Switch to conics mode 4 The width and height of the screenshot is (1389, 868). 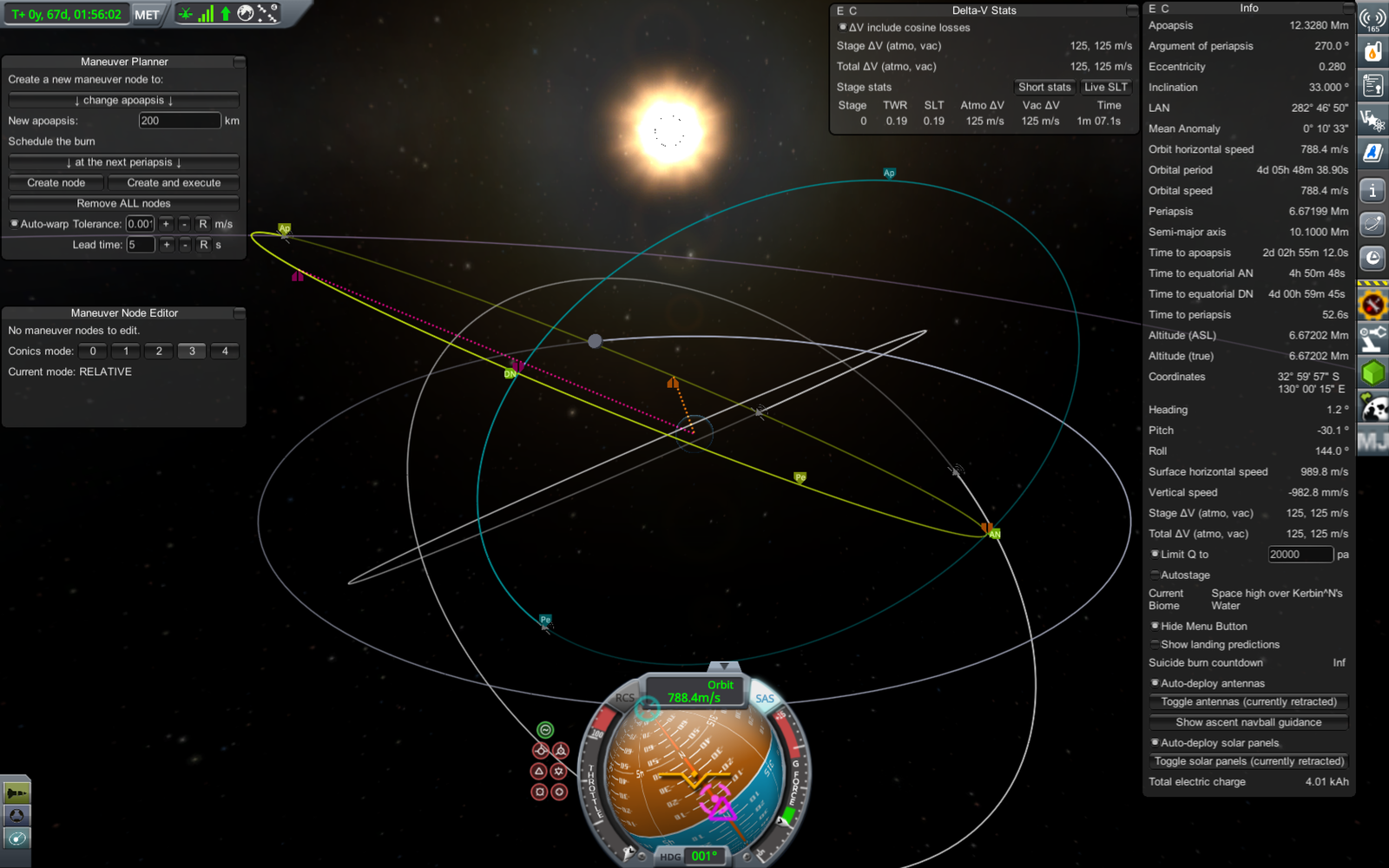click(x=225, y=352)
